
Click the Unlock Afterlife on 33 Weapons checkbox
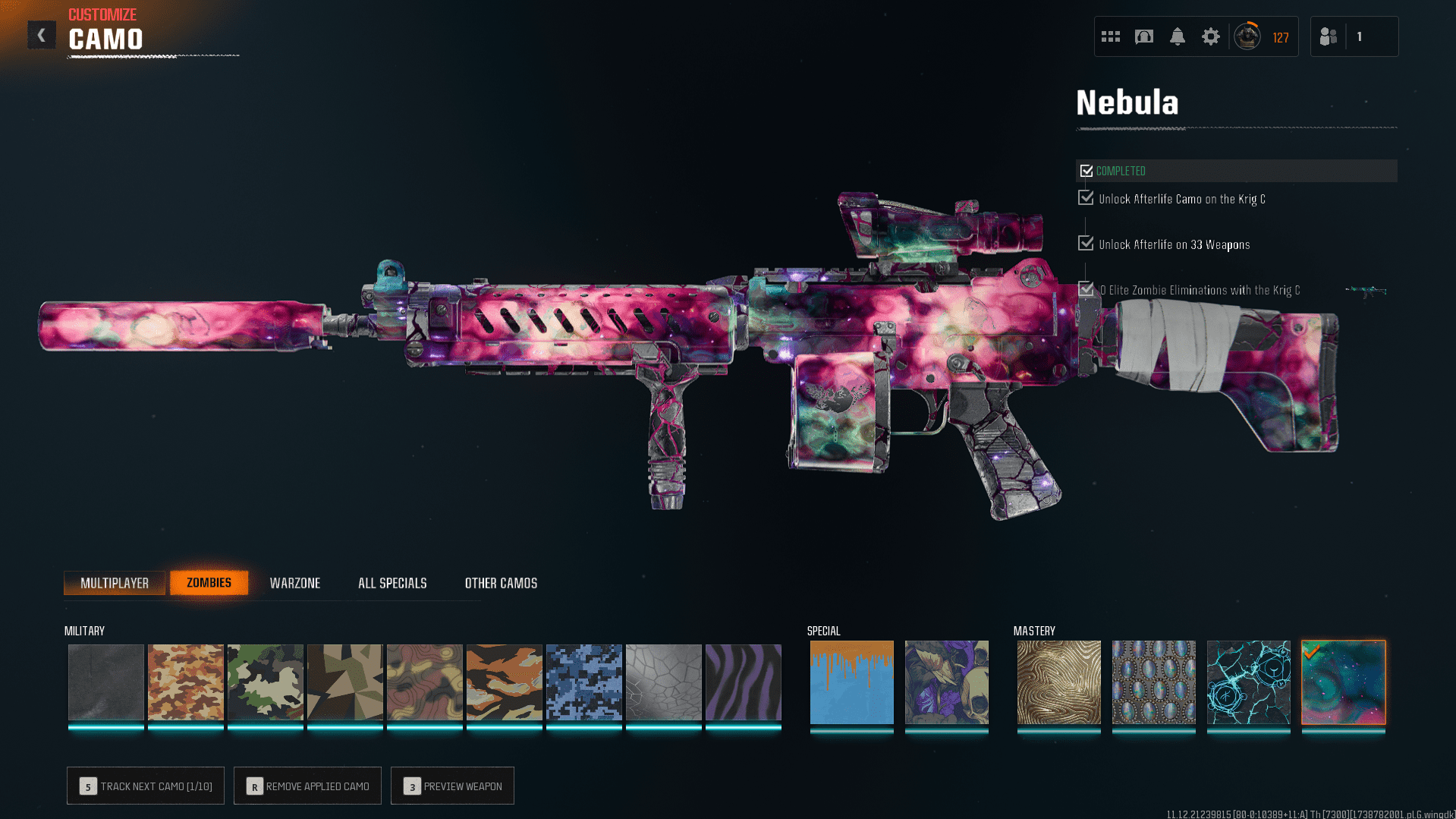point(1085,244)
